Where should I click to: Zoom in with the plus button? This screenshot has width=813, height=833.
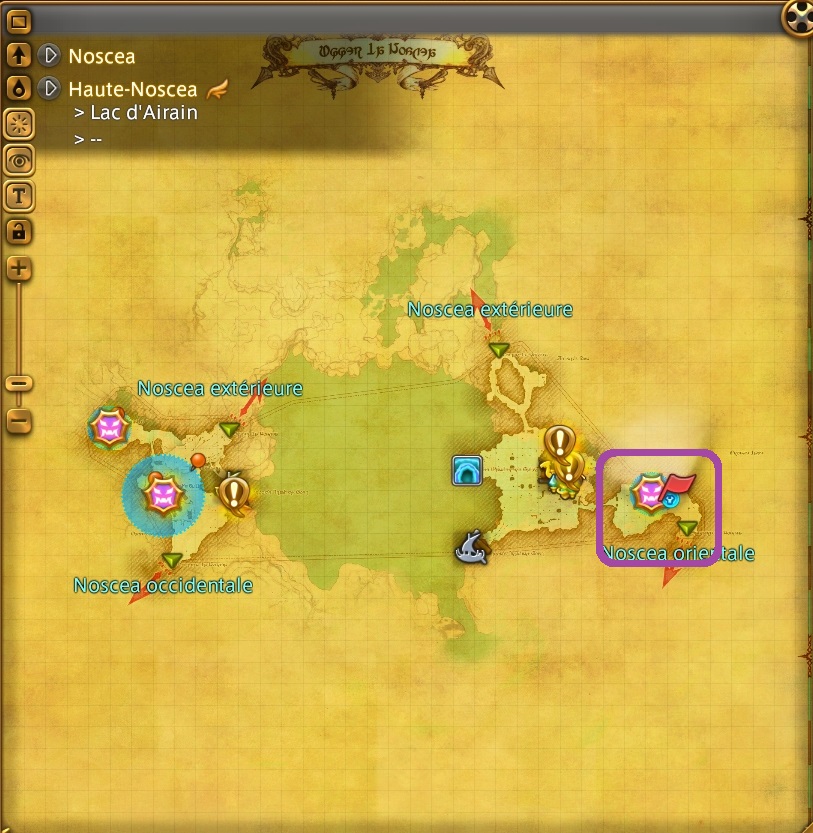pyautogui.click(x=19, y=268)
